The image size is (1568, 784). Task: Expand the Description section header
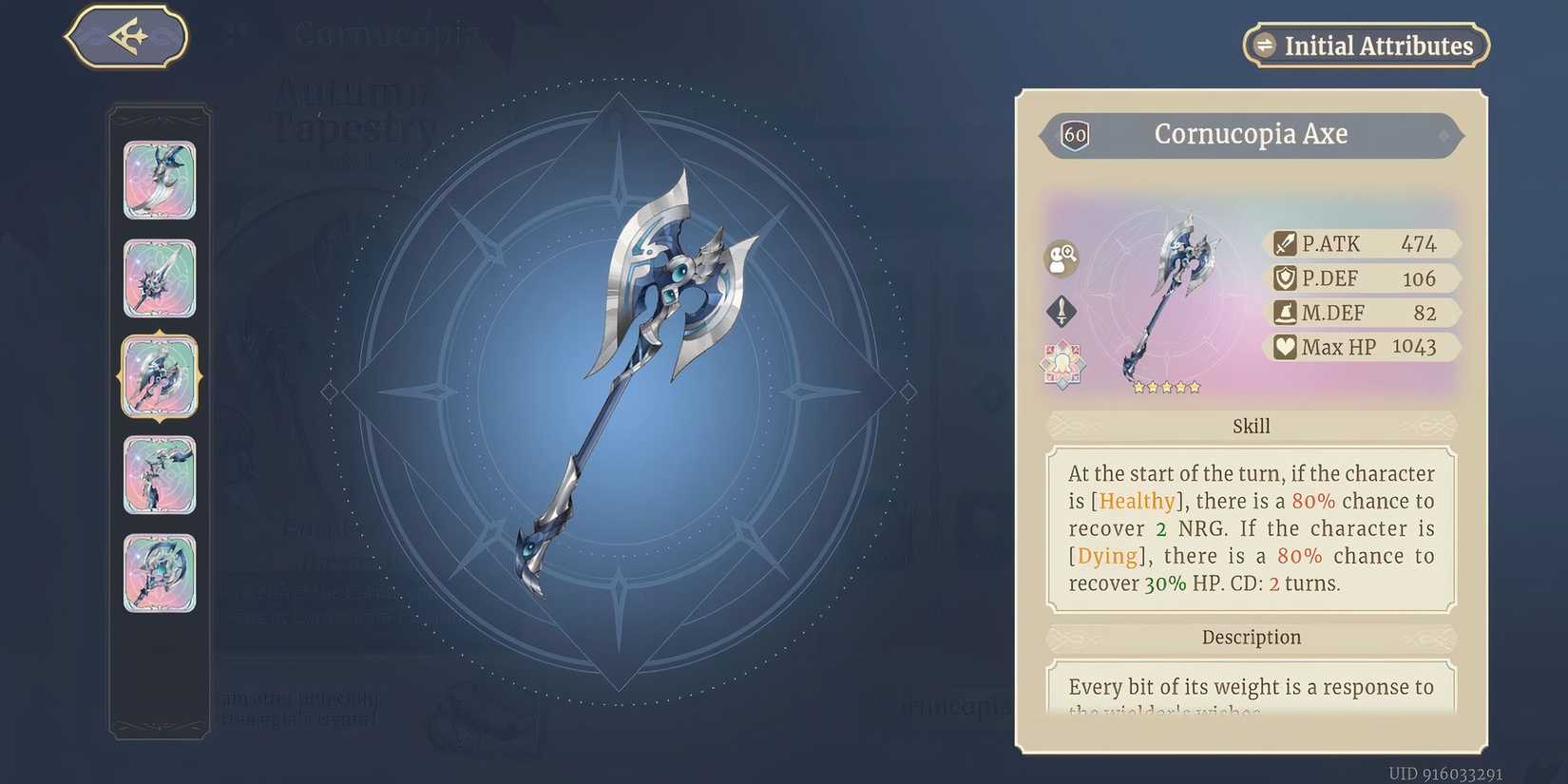click(1251, 637)
